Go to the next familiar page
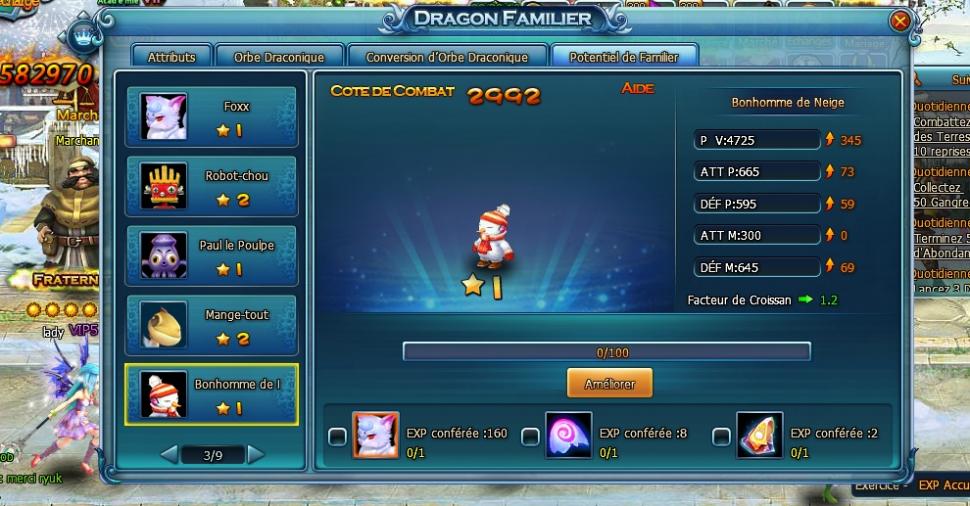This screenshot has height=506, width=970. pyautogui.click(x=256, y=455)
